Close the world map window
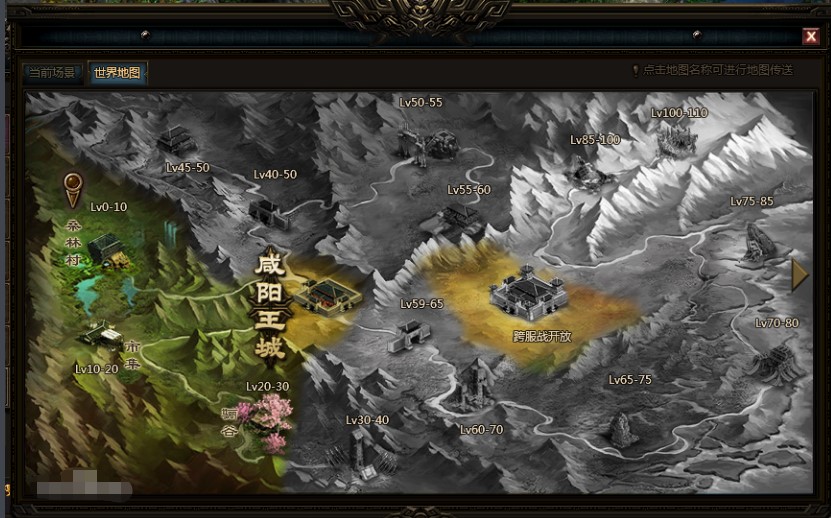This screenshot has width=831, height=518. point(811,37)
